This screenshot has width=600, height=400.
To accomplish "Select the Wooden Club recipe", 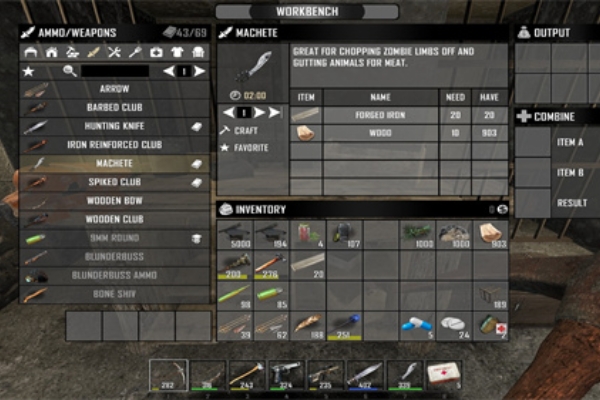I will click(x=114, y=219).
